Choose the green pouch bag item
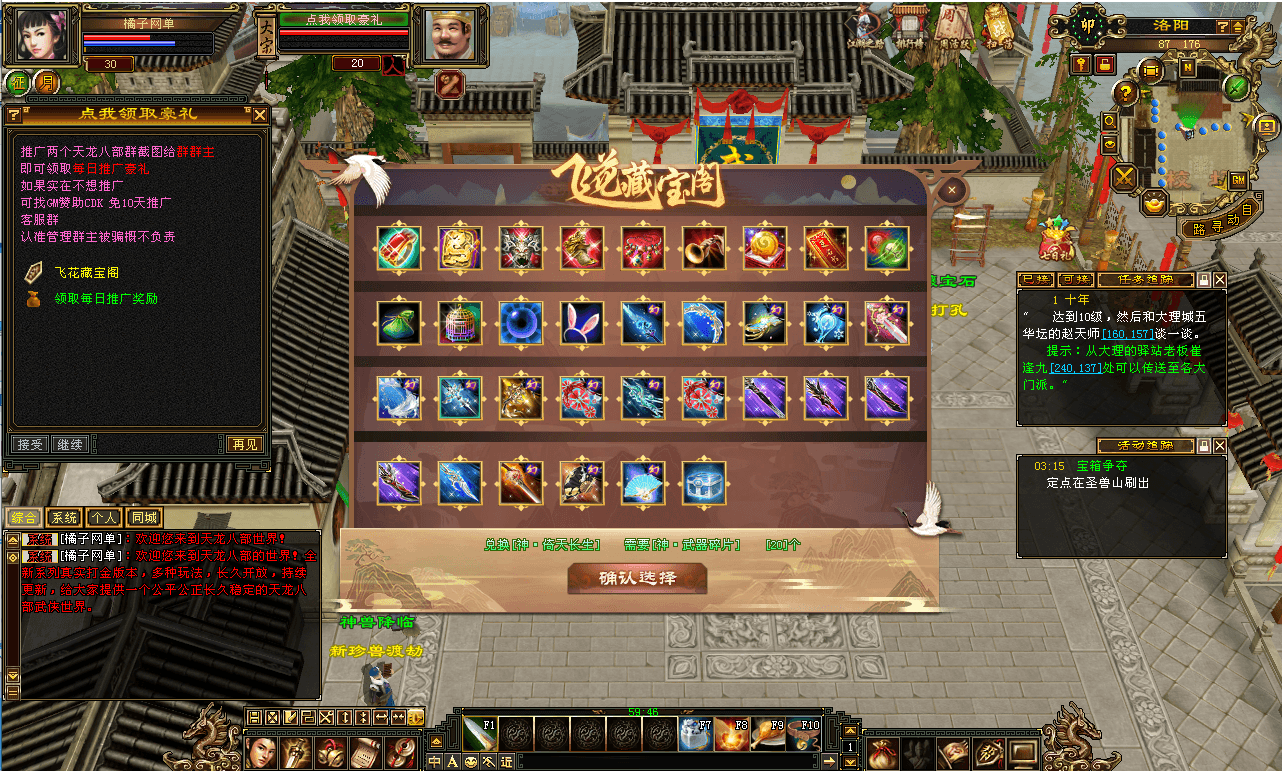The width and height of the screenshot is (1282, 771). (399, 323)
